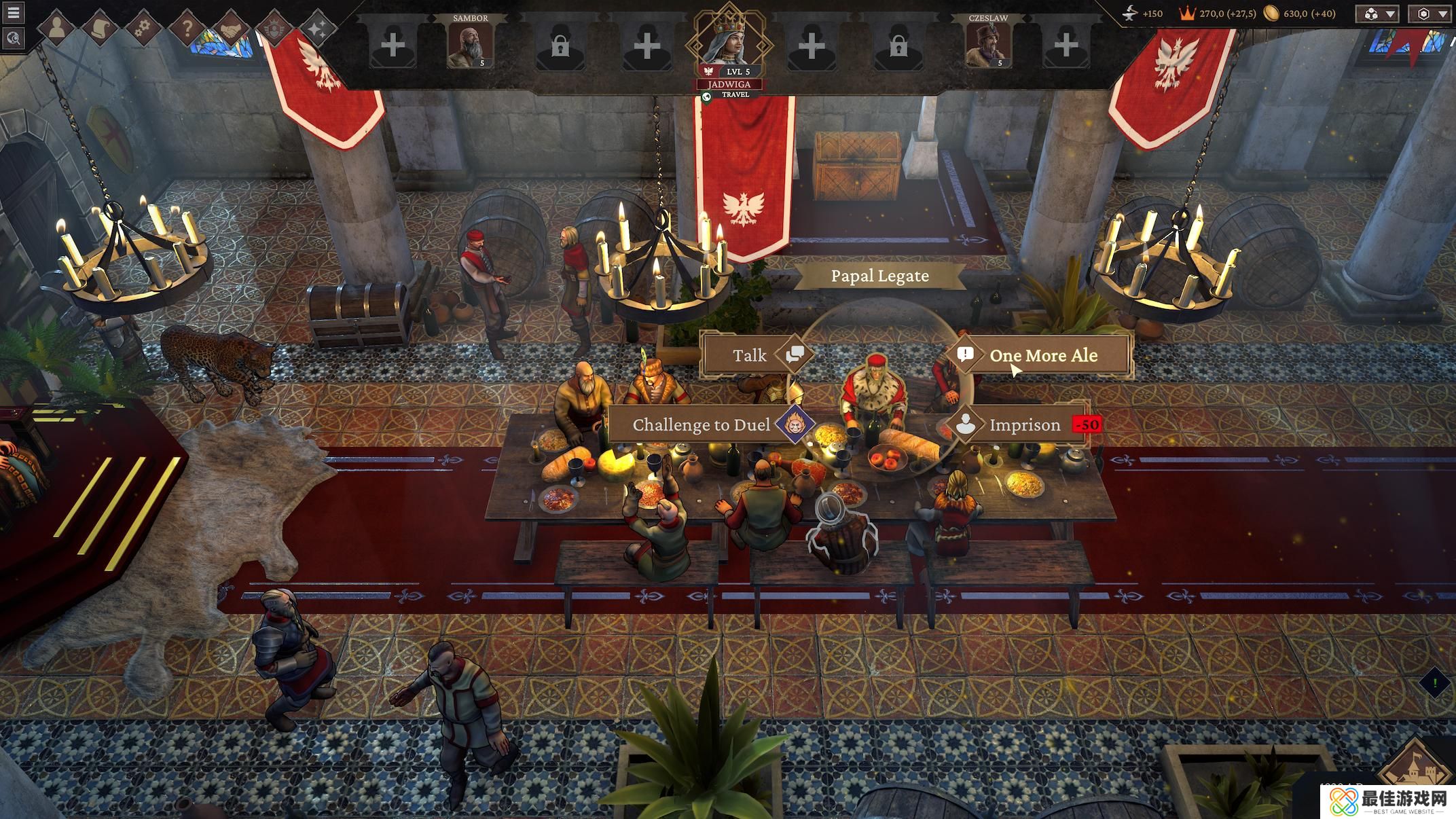
Task: Open the character silhouette panel
Action: tap(56, 29)
